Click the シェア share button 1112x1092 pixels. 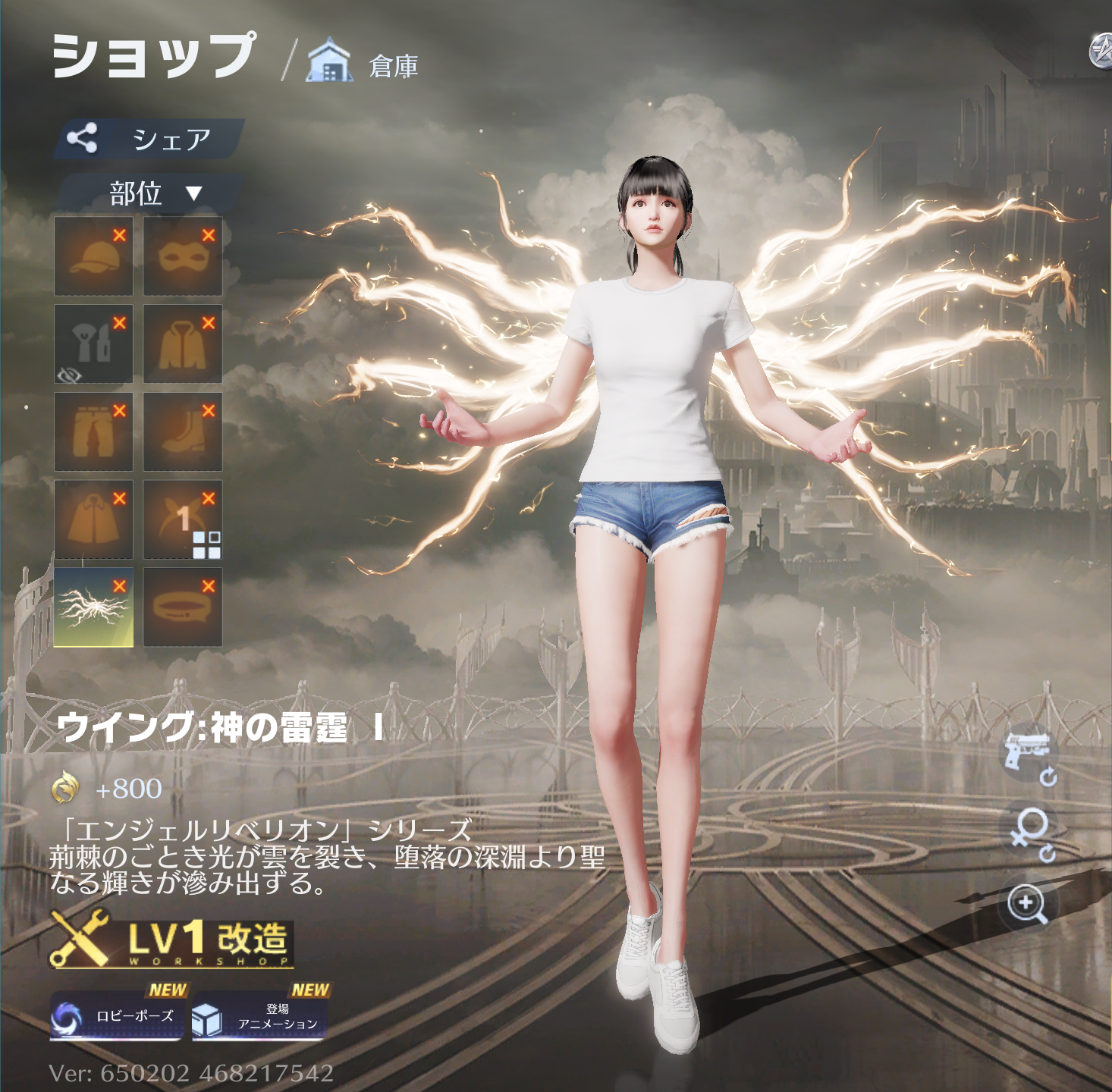(x=149, y=139)
